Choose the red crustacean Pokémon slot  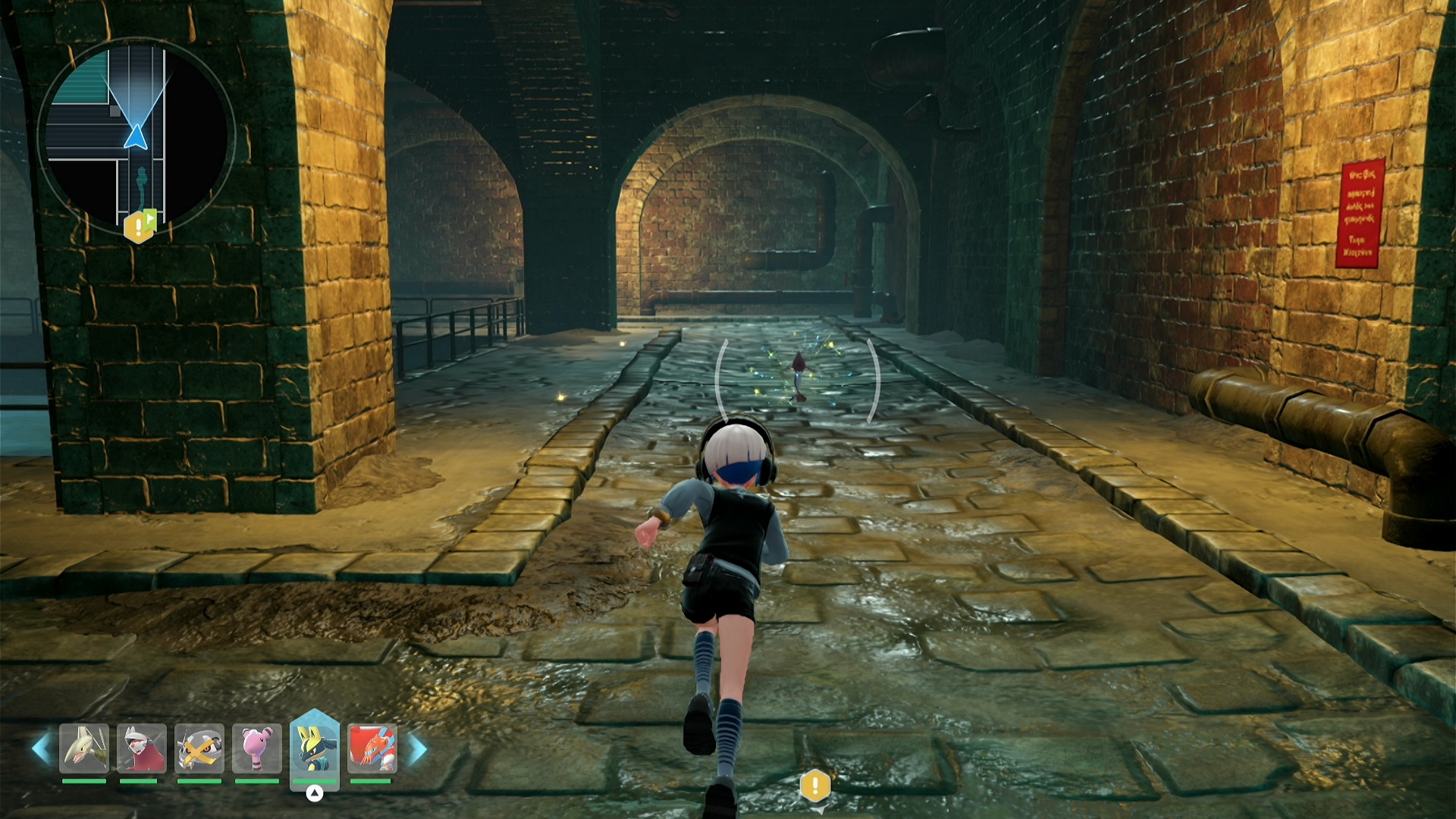372,748
